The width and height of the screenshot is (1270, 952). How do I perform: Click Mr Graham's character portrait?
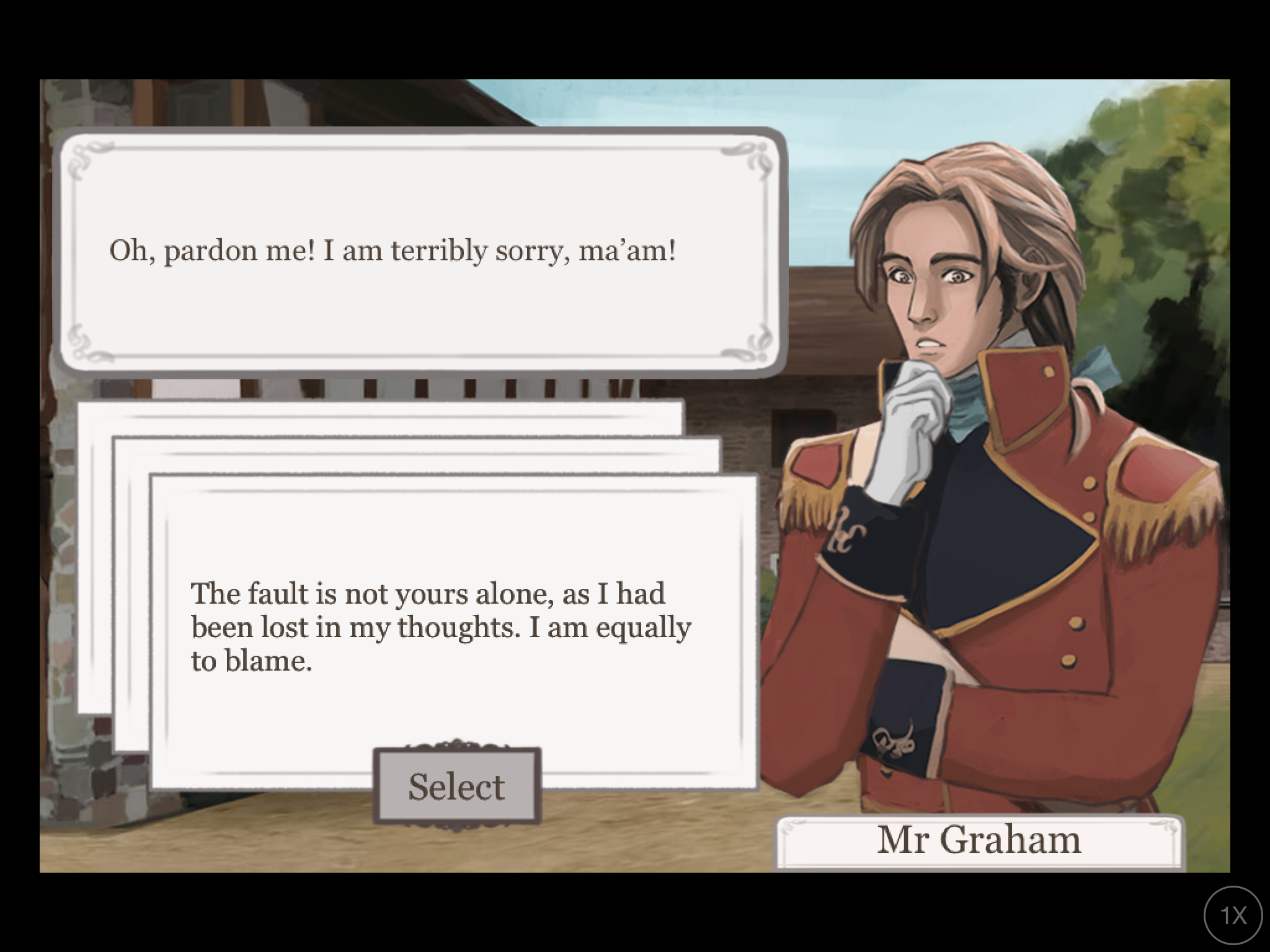[x=992, y=434]
